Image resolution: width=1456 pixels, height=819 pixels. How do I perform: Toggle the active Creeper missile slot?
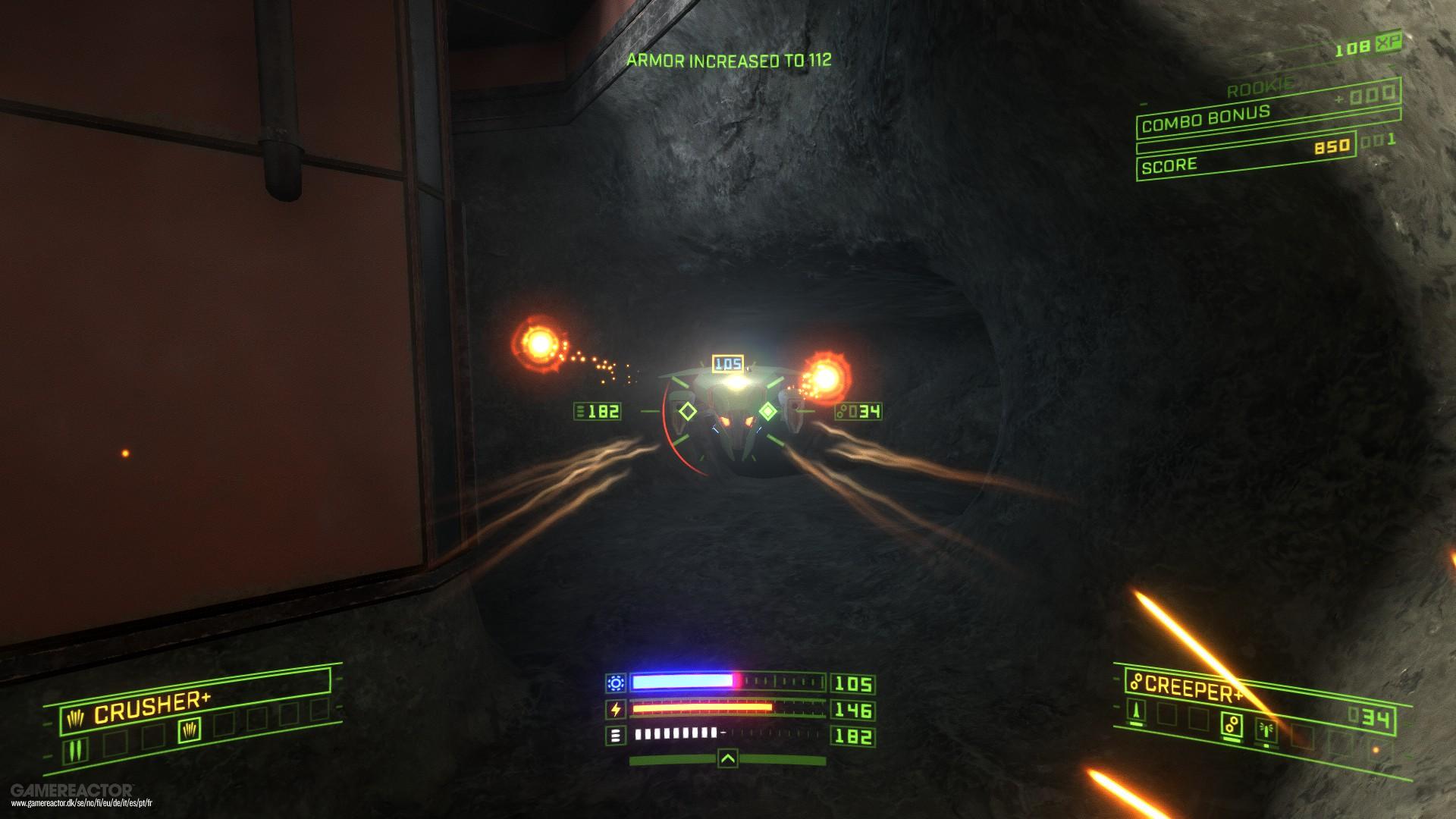tap(1232, 723)
